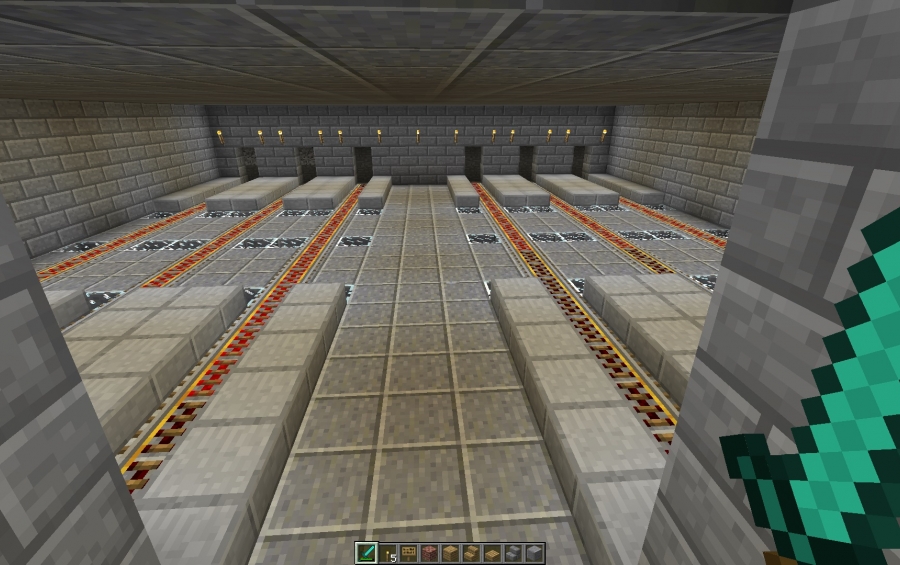Viewport: 900px width, 565px height.
Task: Pick the full grey stone block slot
Action: pyautogui.click(x=534, y=553)
